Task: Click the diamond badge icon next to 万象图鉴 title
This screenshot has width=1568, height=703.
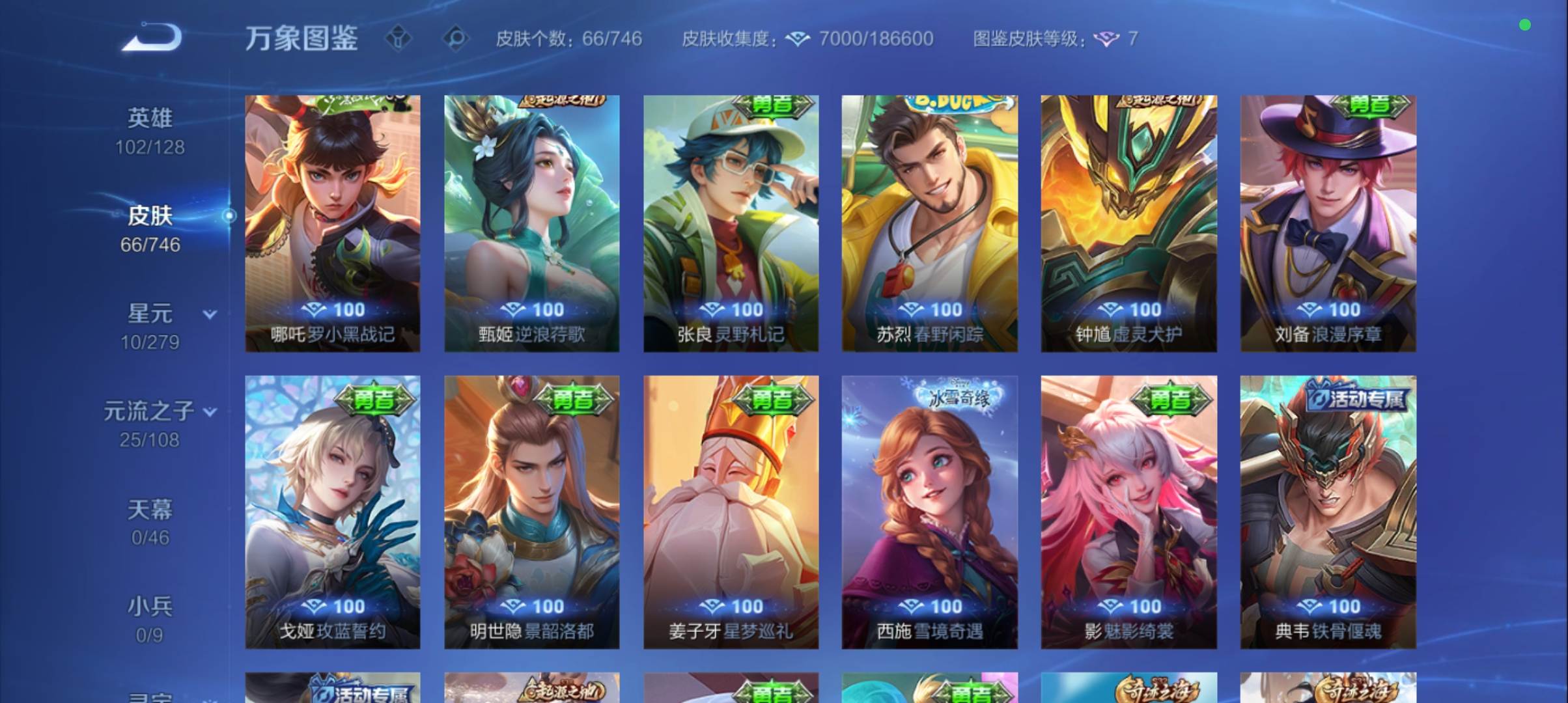Action: 399,39
